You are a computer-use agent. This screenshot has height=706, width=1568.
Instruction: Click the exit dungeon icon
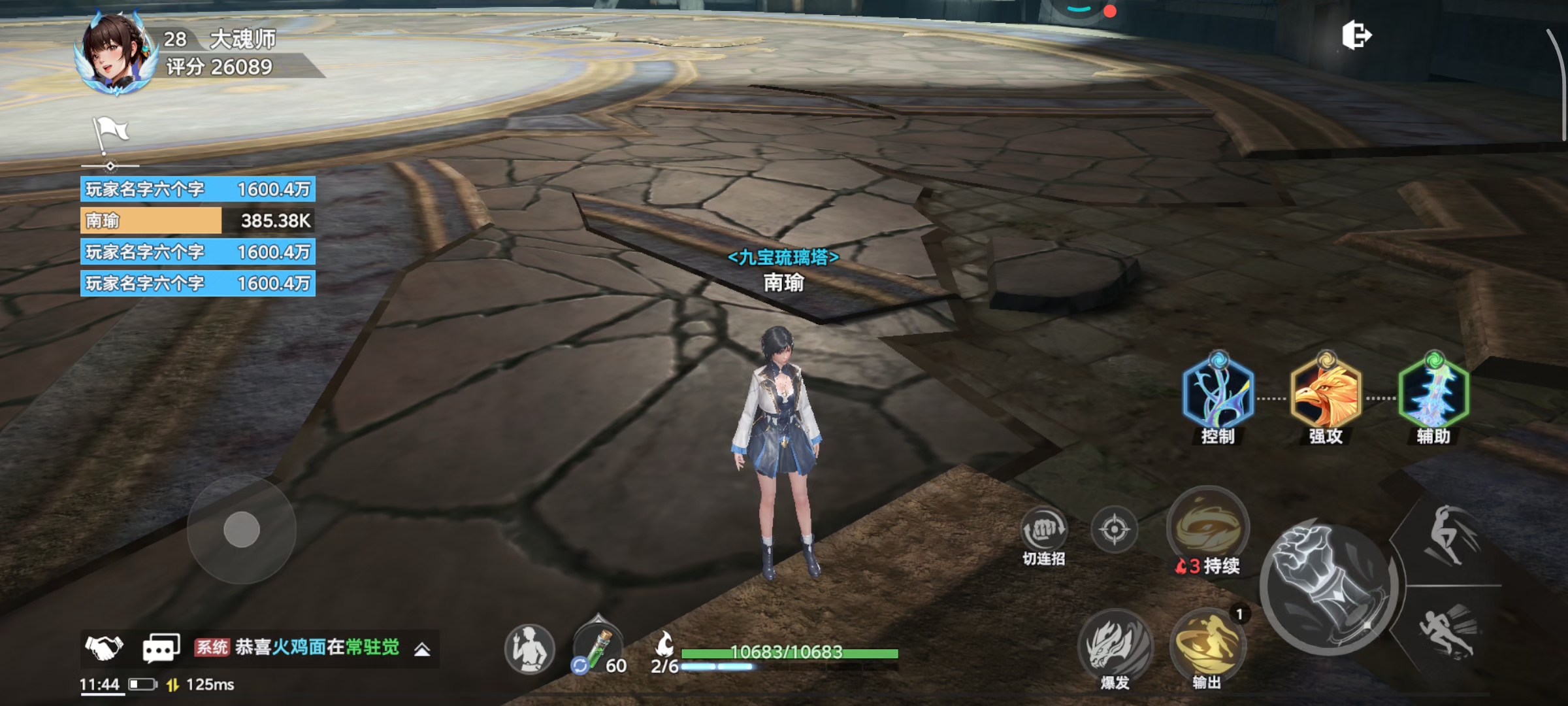click(1356, 35)
